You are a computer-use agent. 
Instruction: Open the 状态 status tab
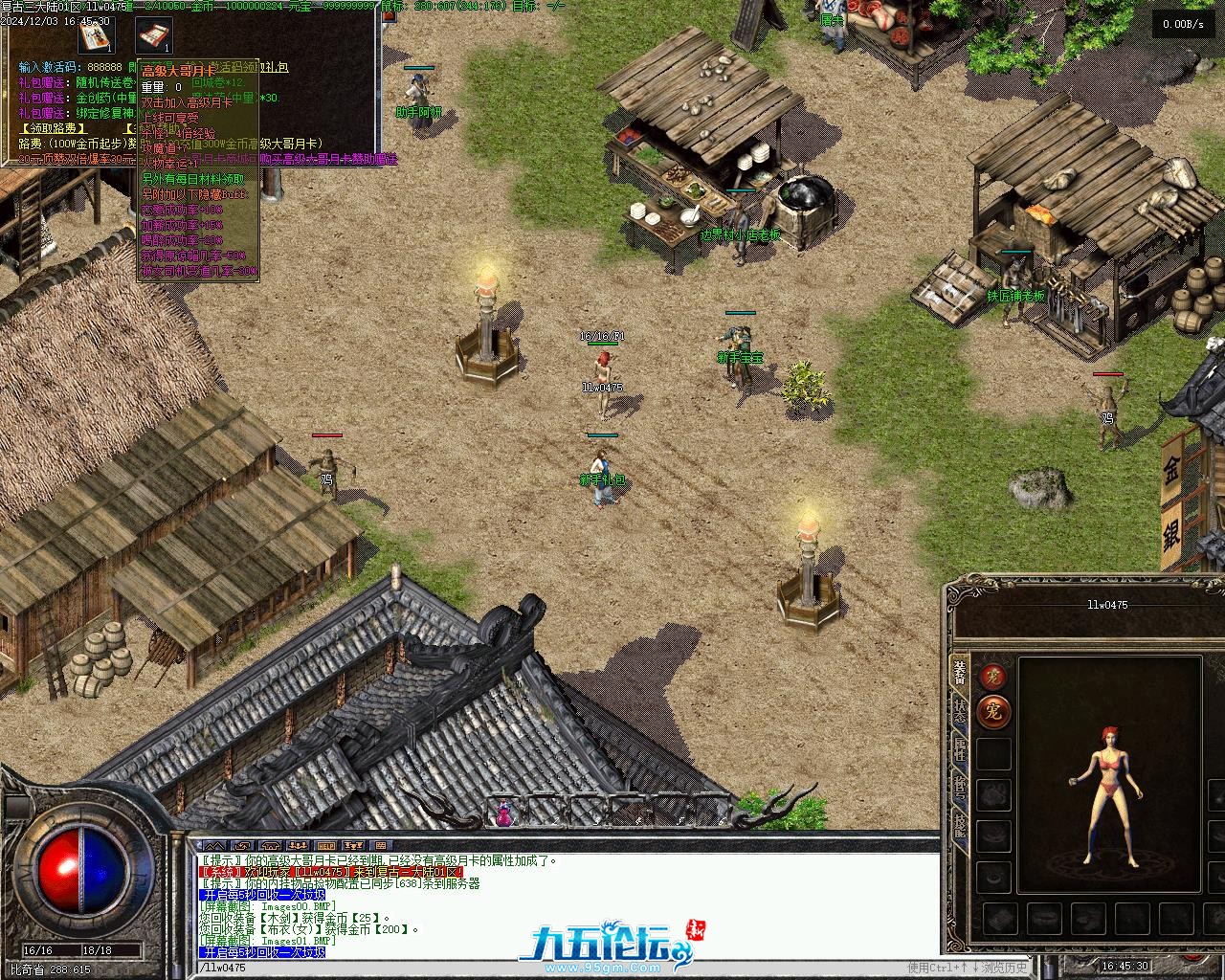[960, 710]
